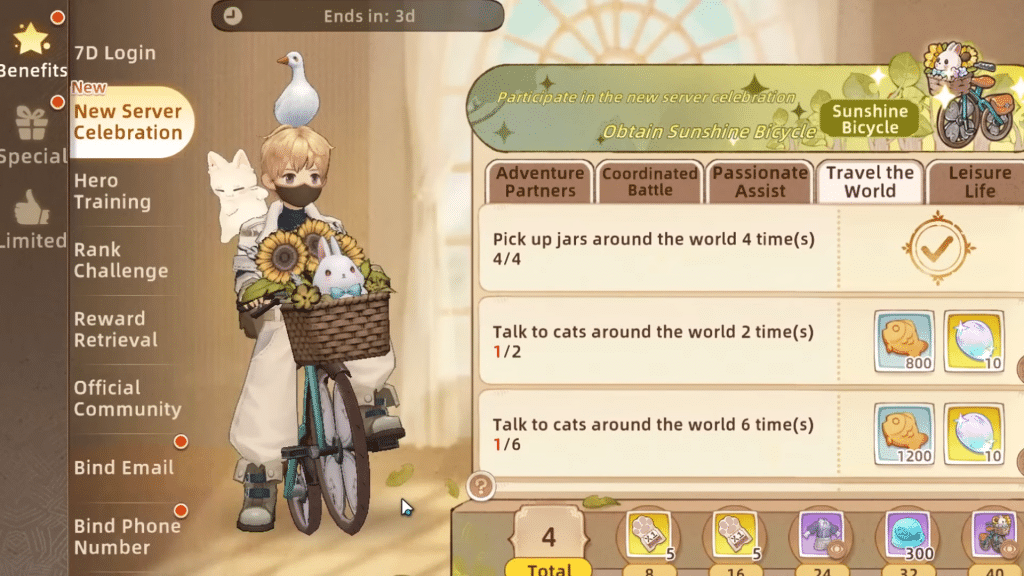Select Bind Email option
The image size is (1024, 576).
123,467
